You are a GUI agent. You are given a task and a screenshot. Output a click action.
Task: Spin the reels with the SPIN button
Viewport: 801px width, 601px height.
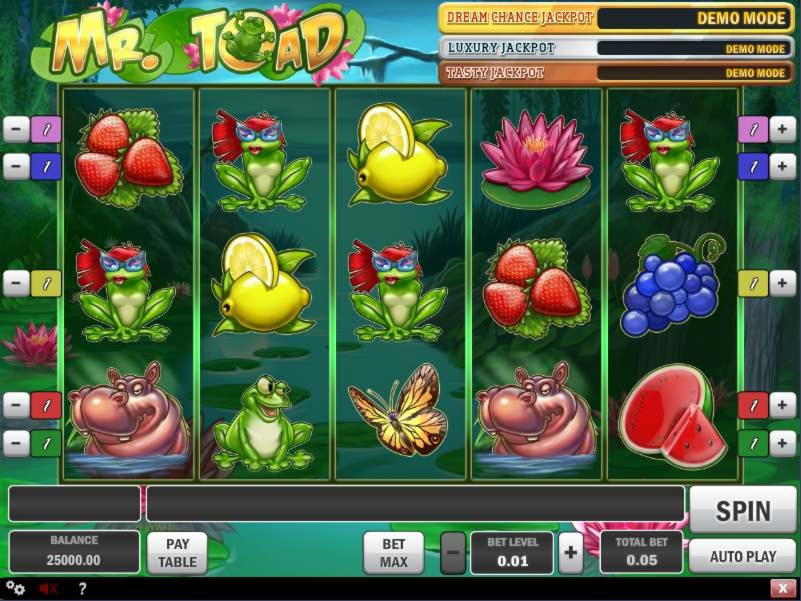pyautogui.click(x=743, y=511)
